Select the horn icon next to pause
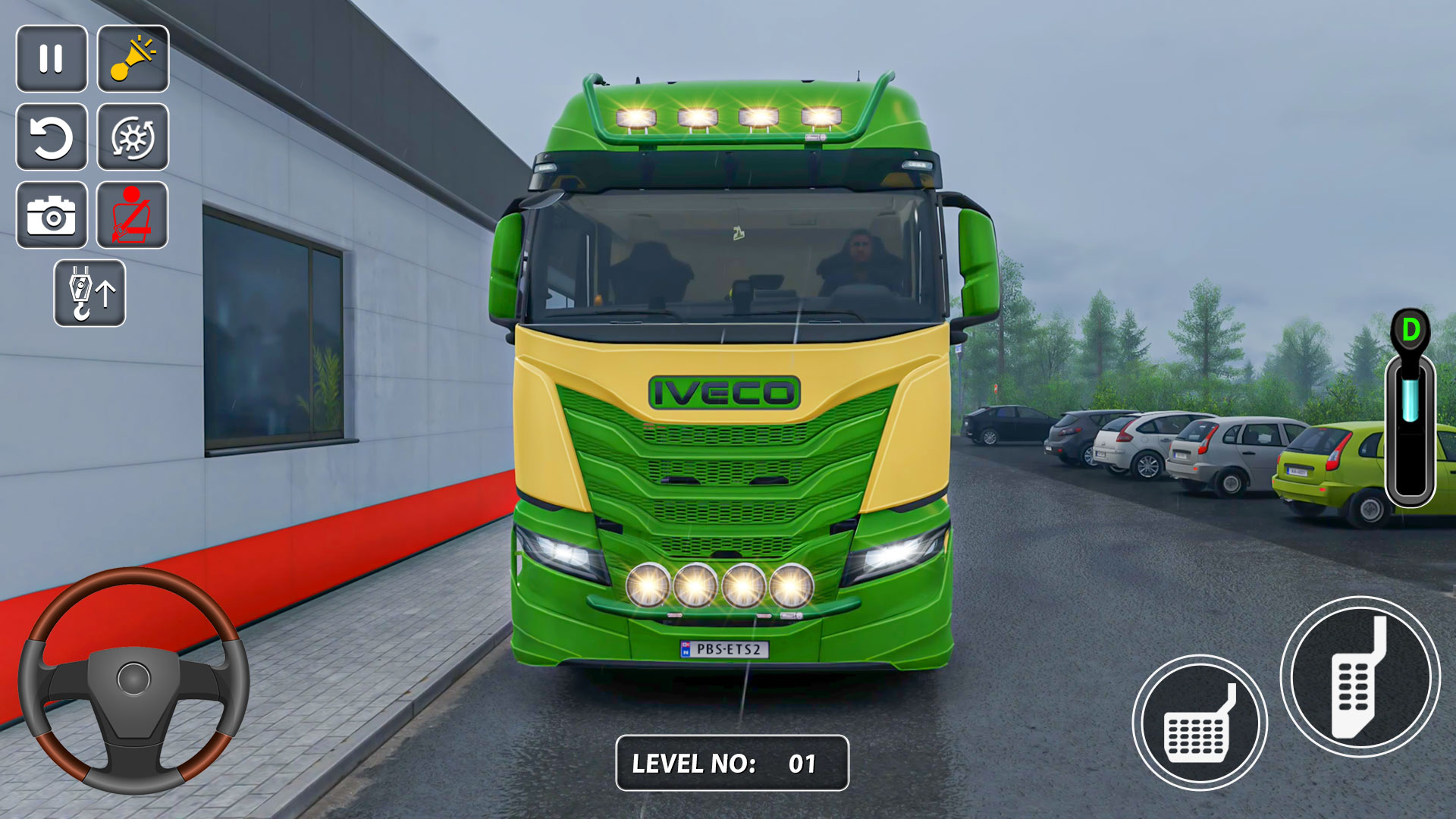This screenshot has height=819, width=1456. pyautogui.click(x=133, y=60)
